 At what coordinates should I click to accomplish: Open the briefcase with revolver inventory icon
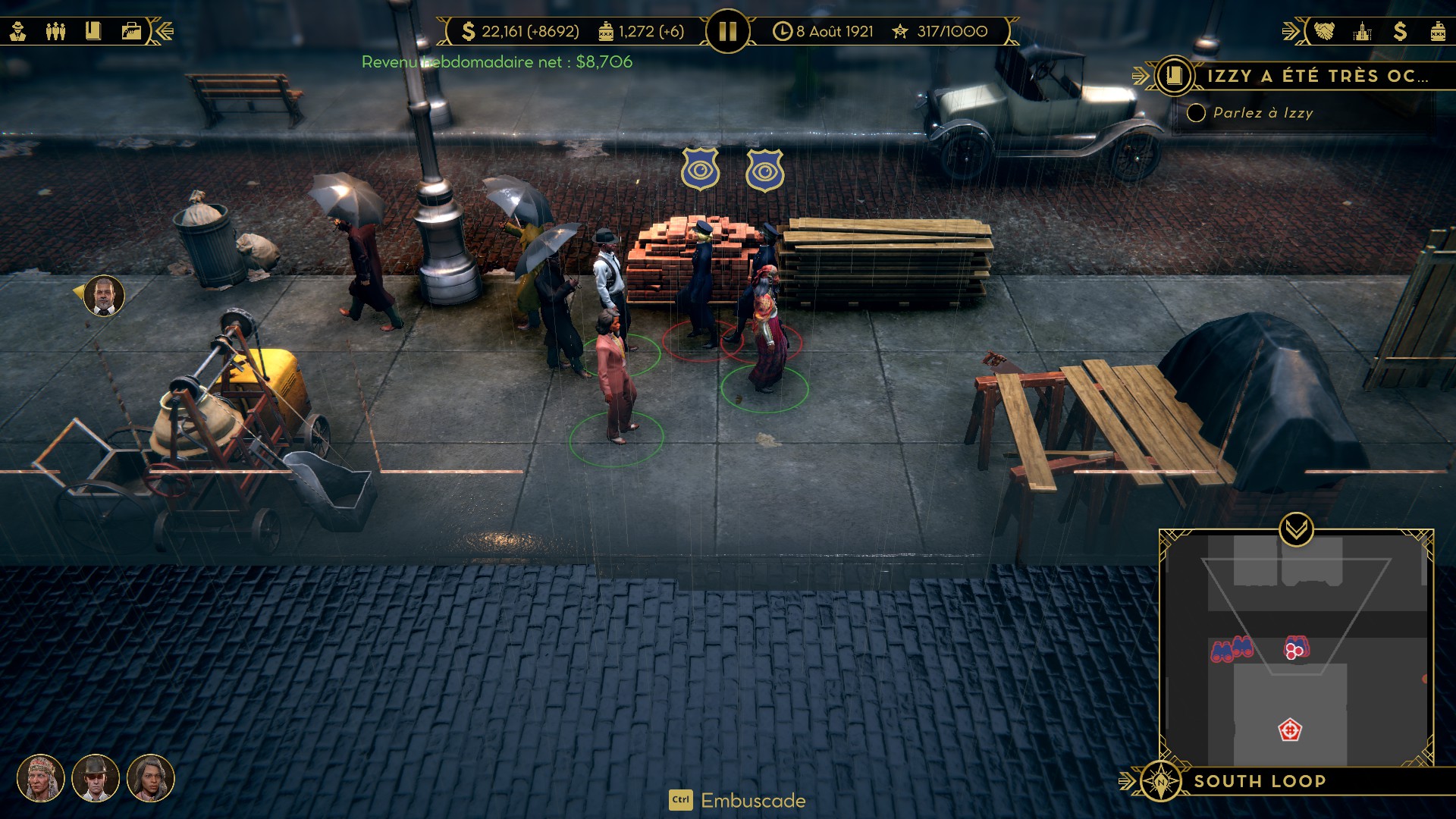pos(131,31)
